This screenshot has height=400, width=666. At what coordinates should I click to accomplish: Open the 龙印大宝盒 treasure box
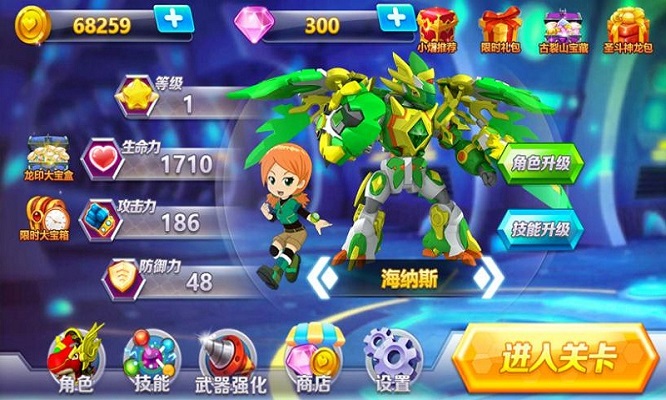click(x=46, y=157)
